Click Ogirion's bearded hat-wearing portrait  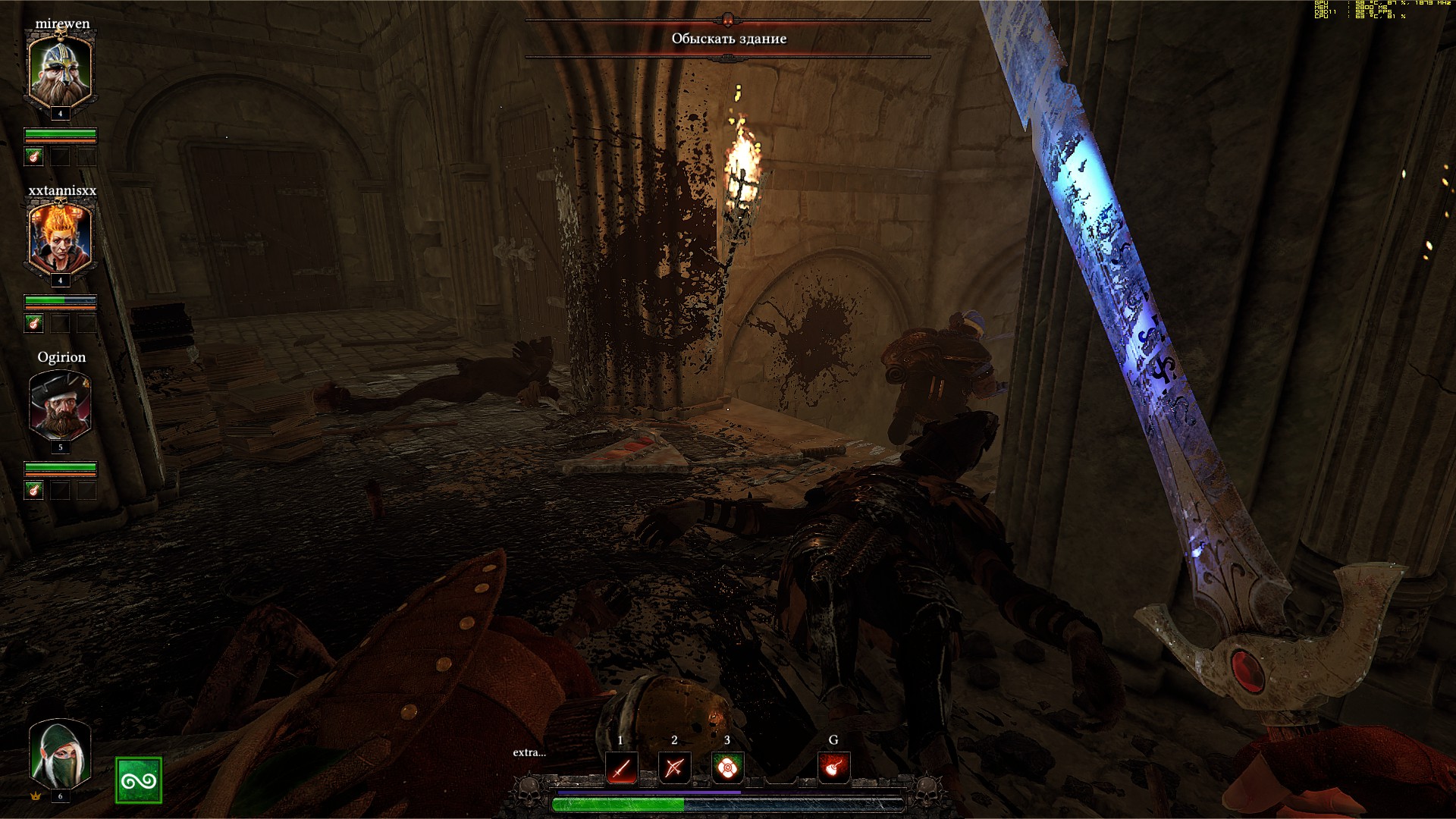click(x=60, y=404)
